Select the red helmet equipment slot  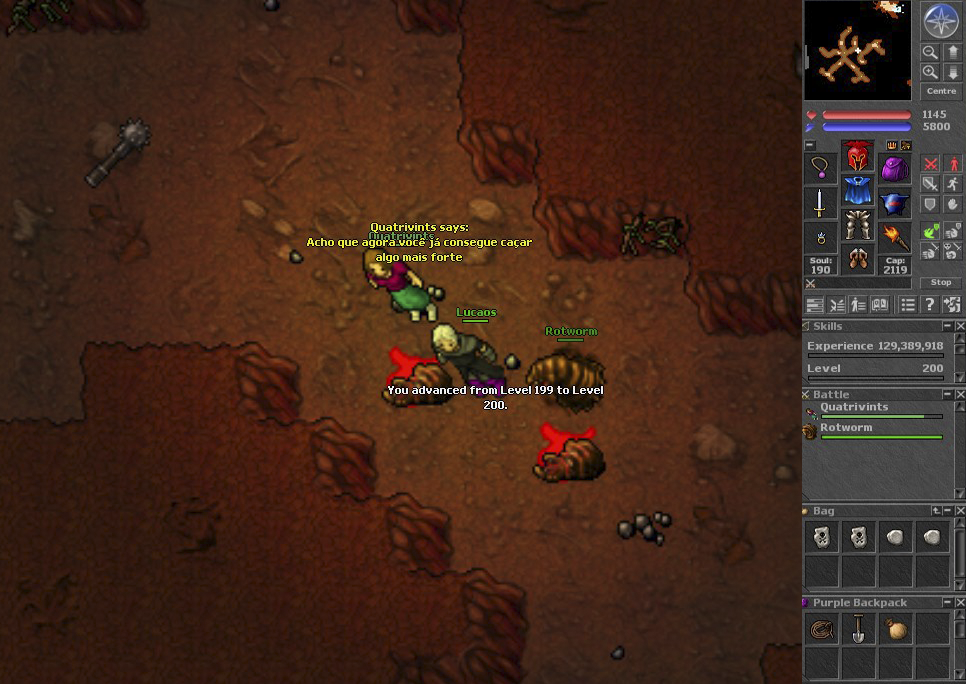point(857,157)
